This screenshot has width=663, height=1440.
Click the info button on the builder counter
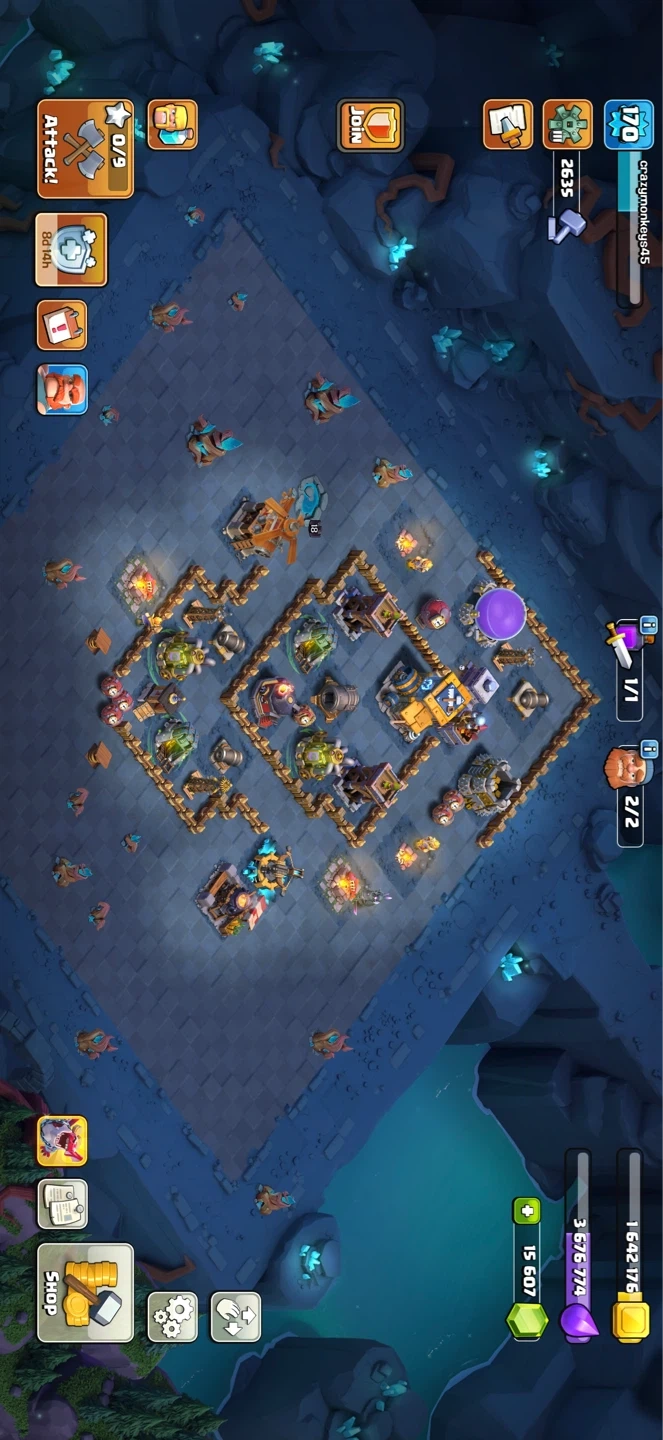coord(648,748)
